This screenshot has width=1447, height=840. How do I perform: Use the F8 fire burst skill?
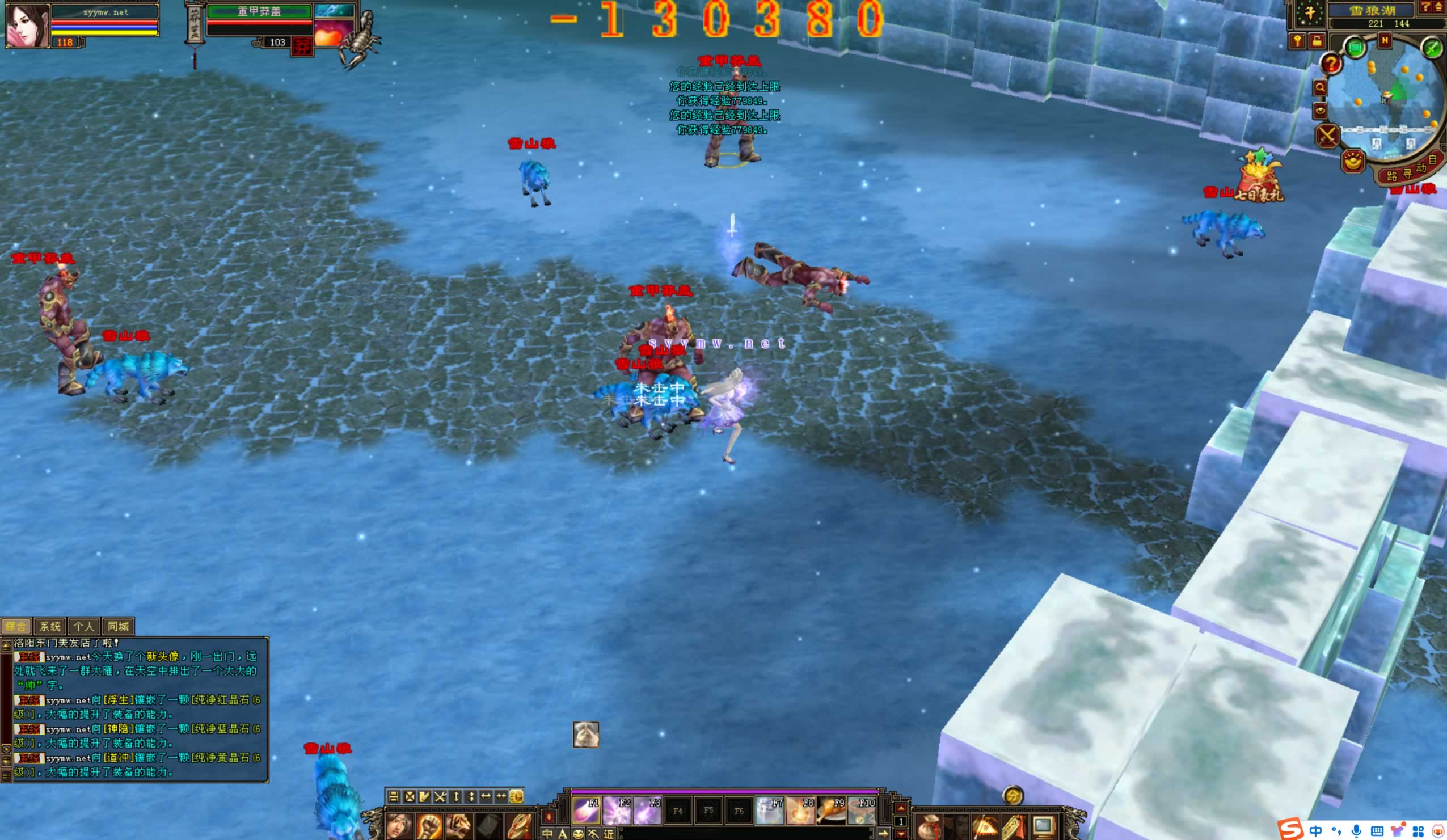pos(800,811)
